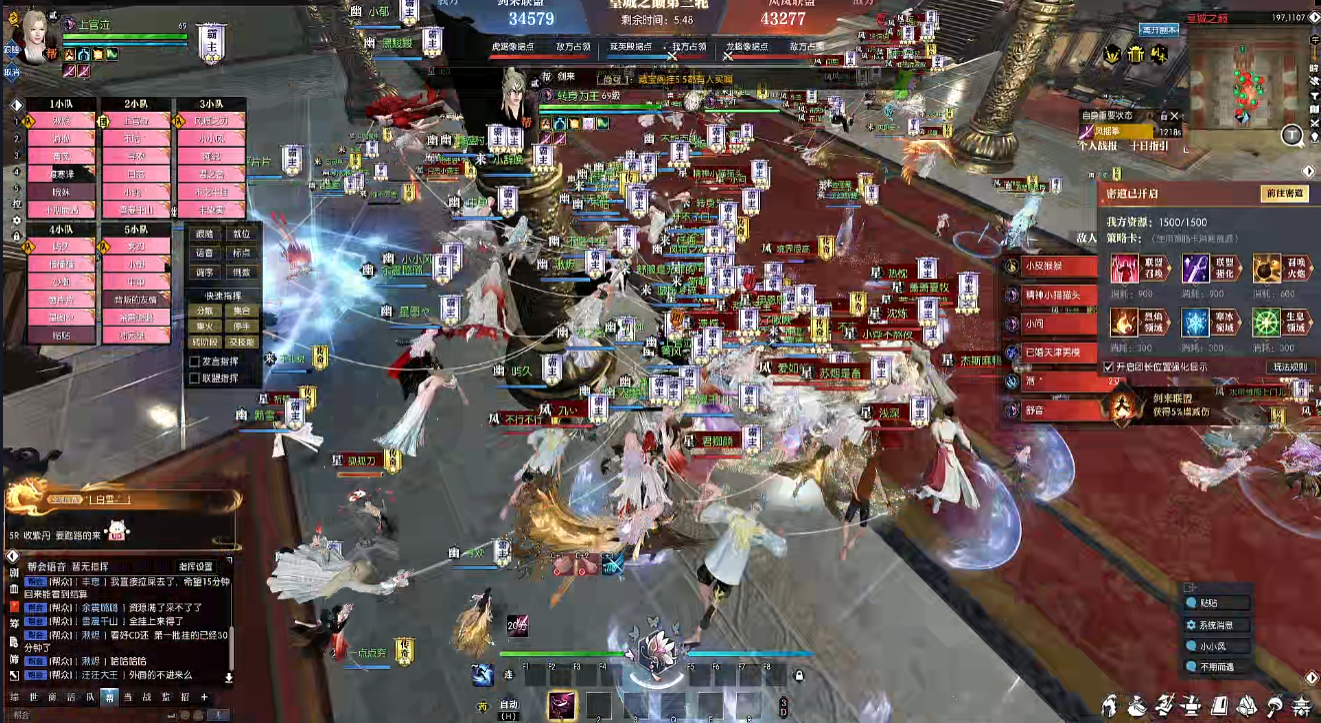Click the 集合 quick command button
1321x723 pixels.
coord(241,311)
